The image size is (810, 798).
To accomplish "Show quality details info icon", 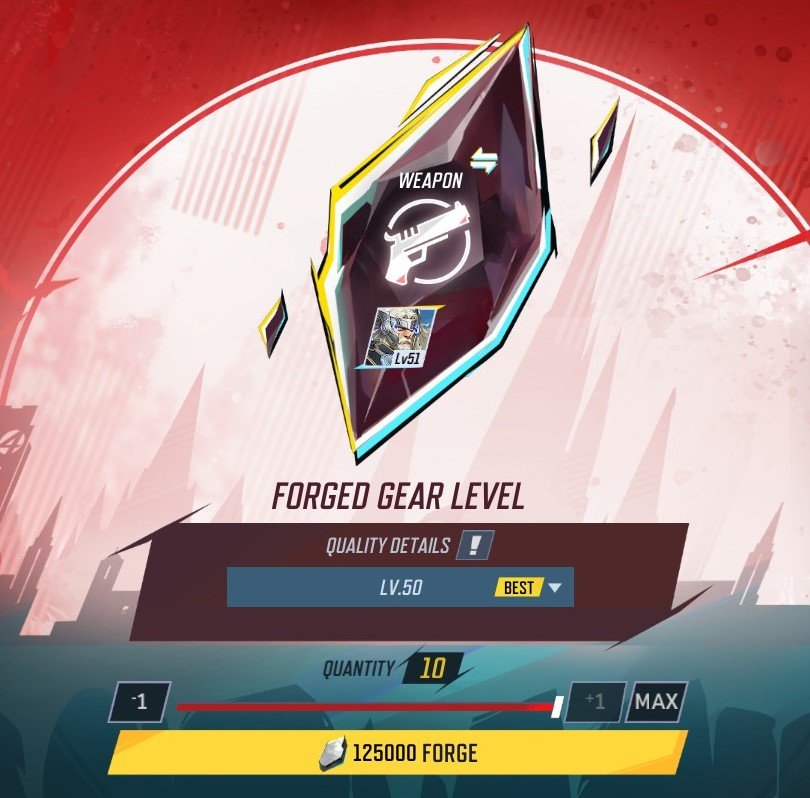I will tap(474, 546).
